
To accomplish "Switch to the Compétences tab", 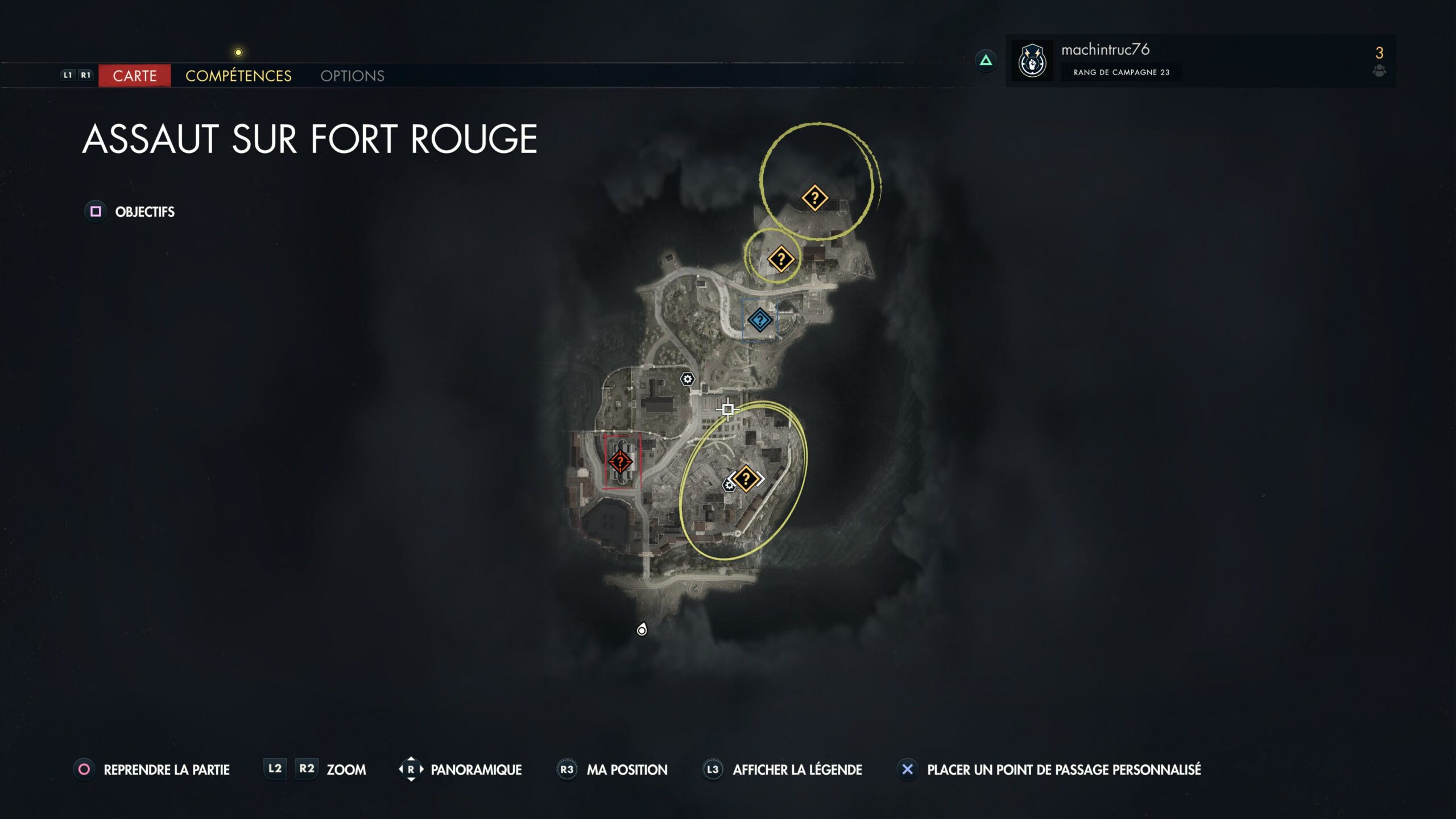I will coord(238,76).
